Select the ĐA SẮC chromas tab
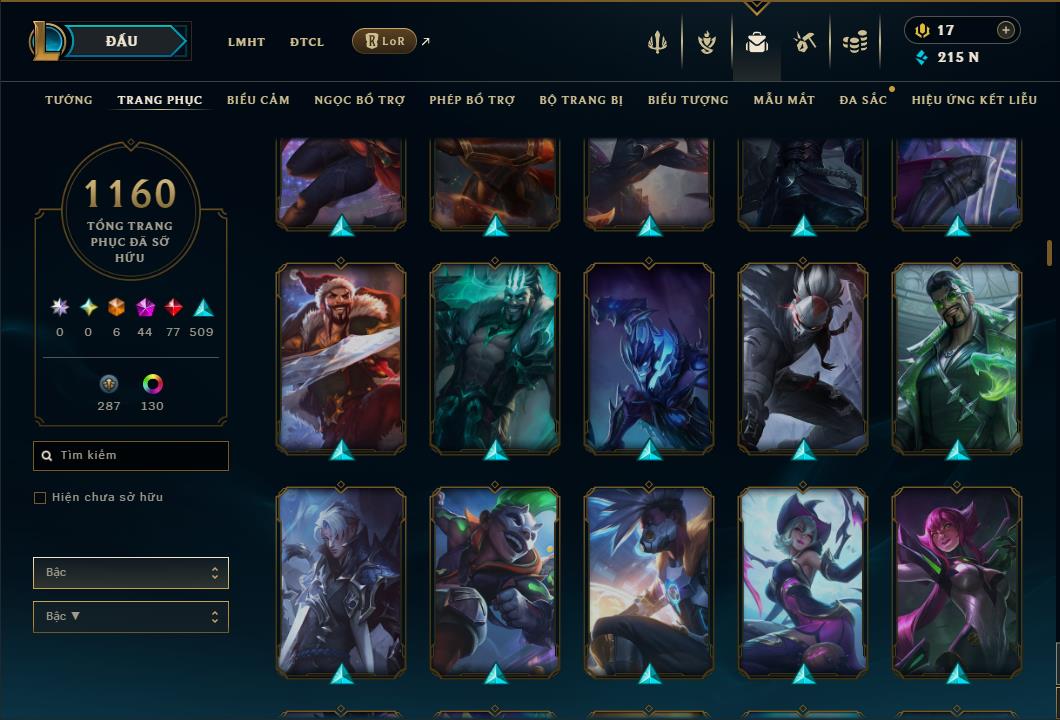The image size is (1060, 720). tap(863, 100)
